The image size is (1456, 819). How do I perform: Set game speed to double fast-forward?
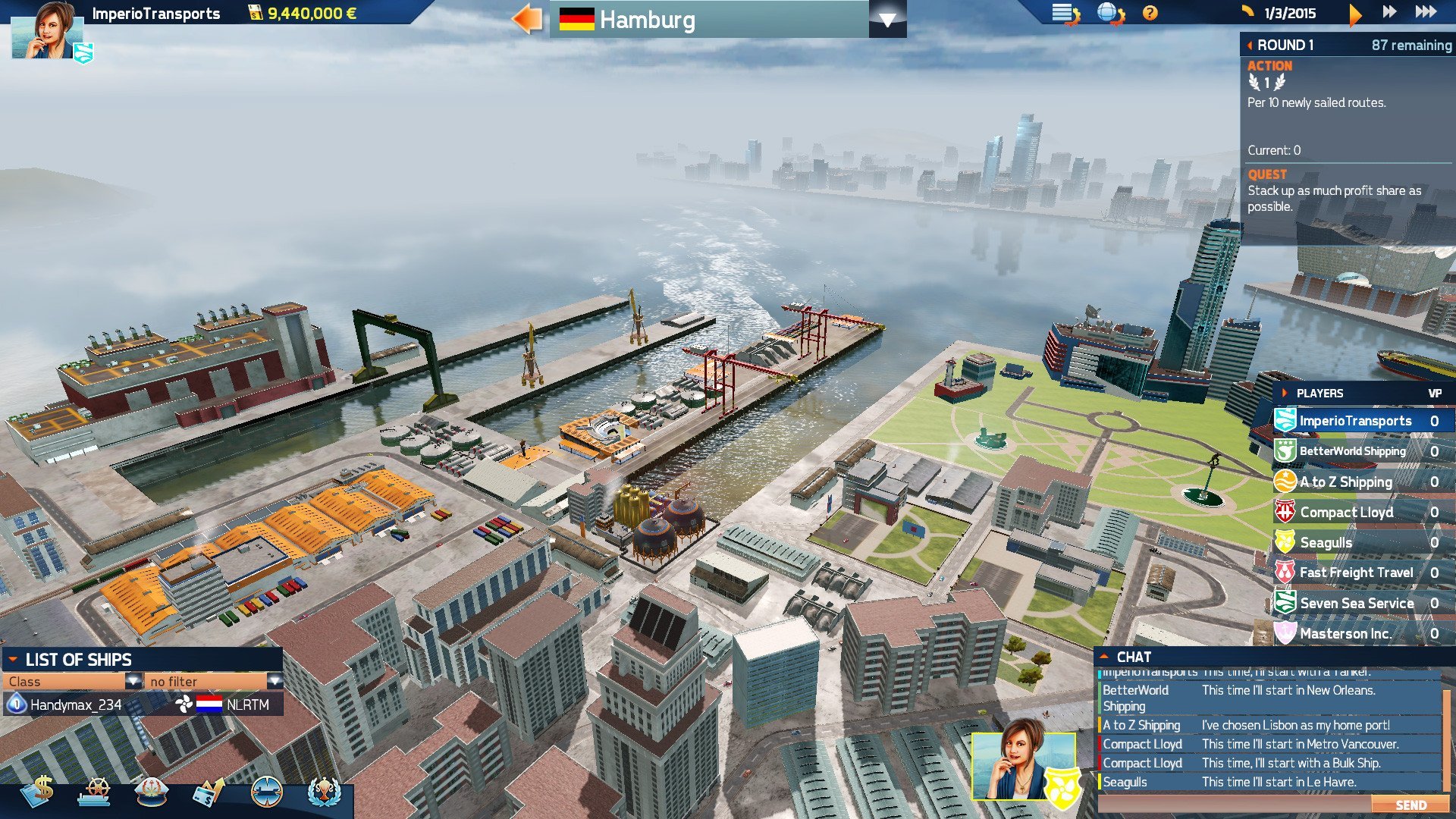(1389, 12)
